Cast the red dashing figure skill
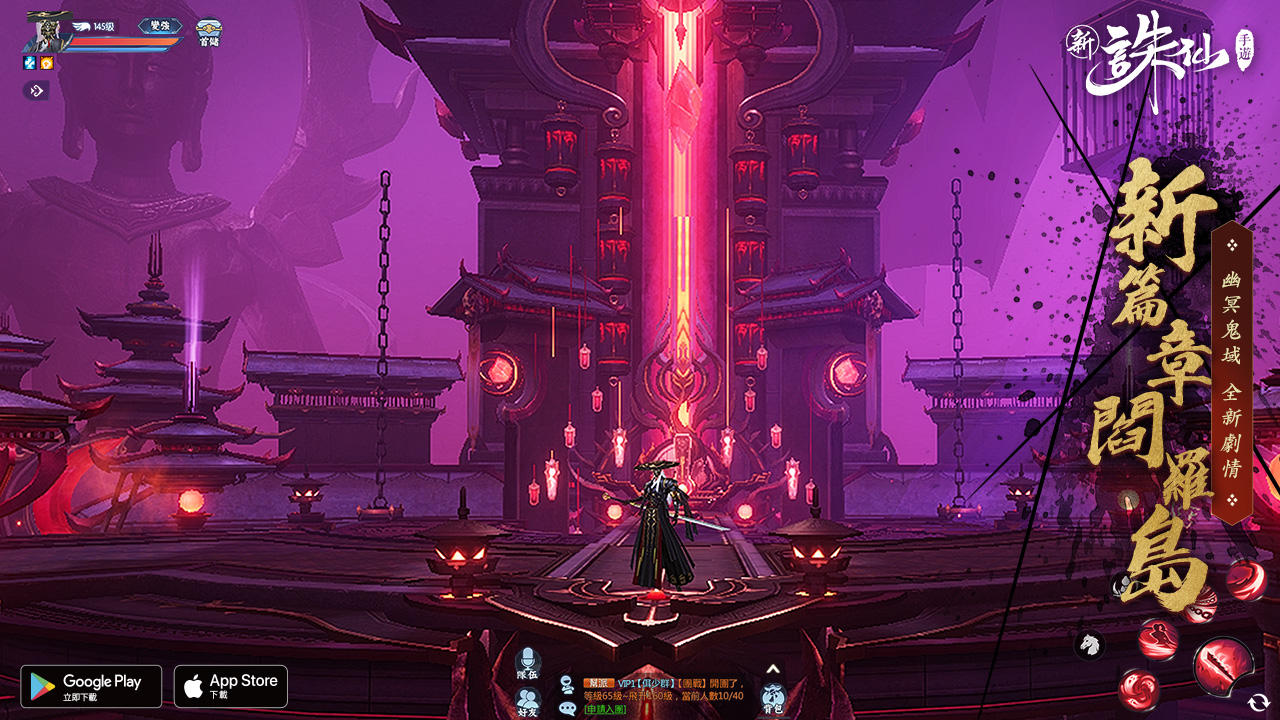This screenshot has height=720, width=1280. (x=1158, y=639)
